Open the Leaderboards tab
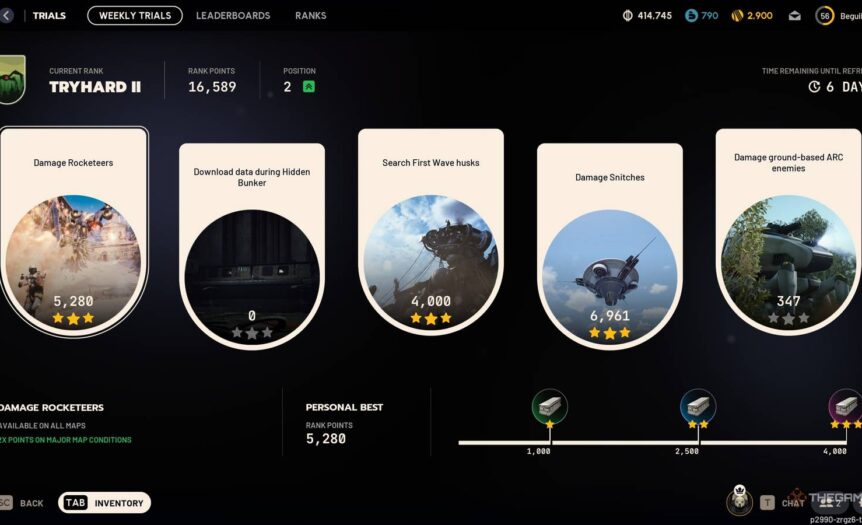Viewport: 862px width, 525px height. (x=233, y=16)
